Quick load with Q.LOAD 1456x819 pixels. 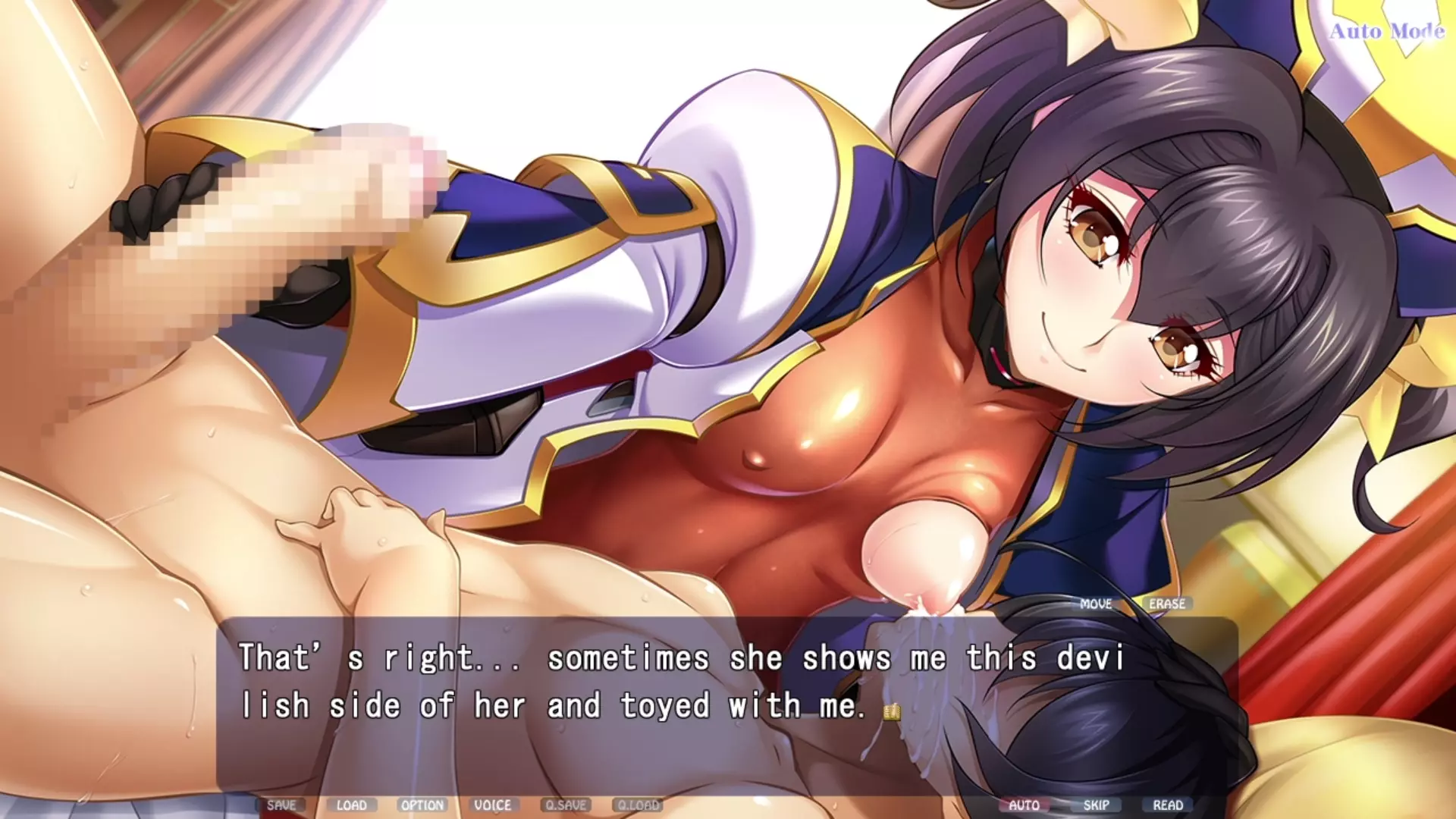[x=639, y=805]
